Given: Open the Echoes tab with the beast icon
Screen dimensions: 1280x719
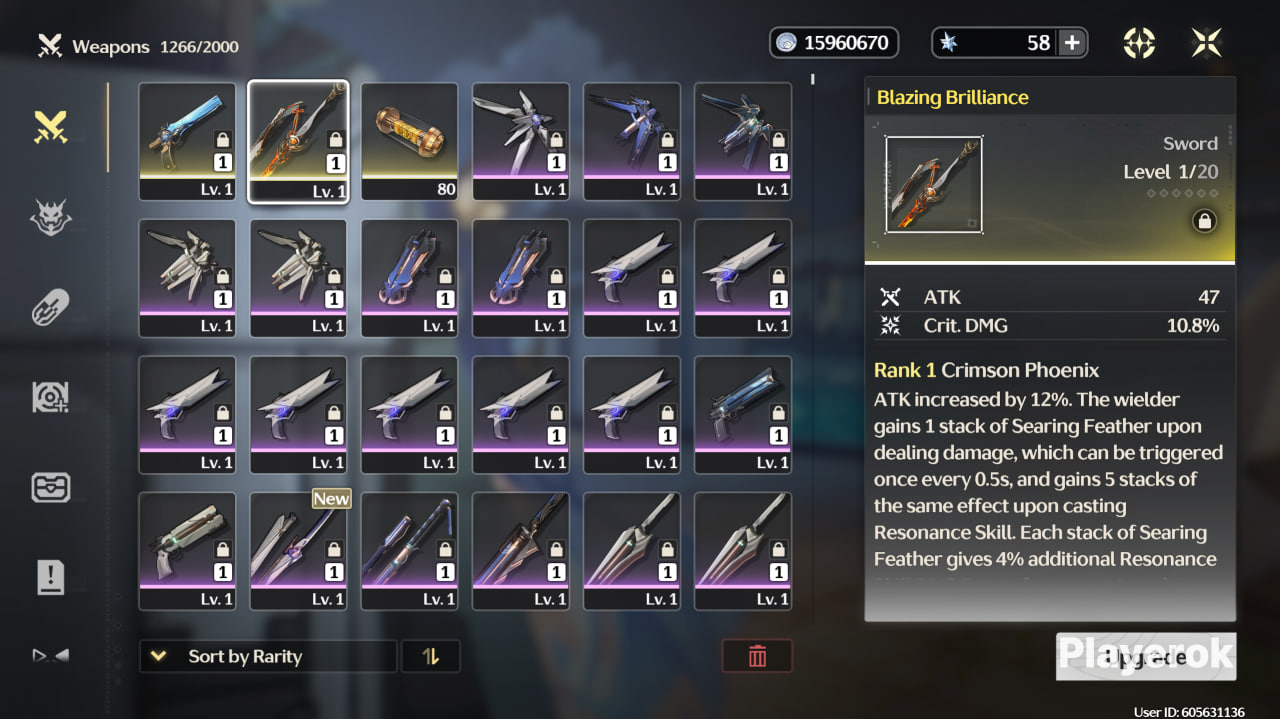Looking at the screenshot, I should tap(51, 217).
